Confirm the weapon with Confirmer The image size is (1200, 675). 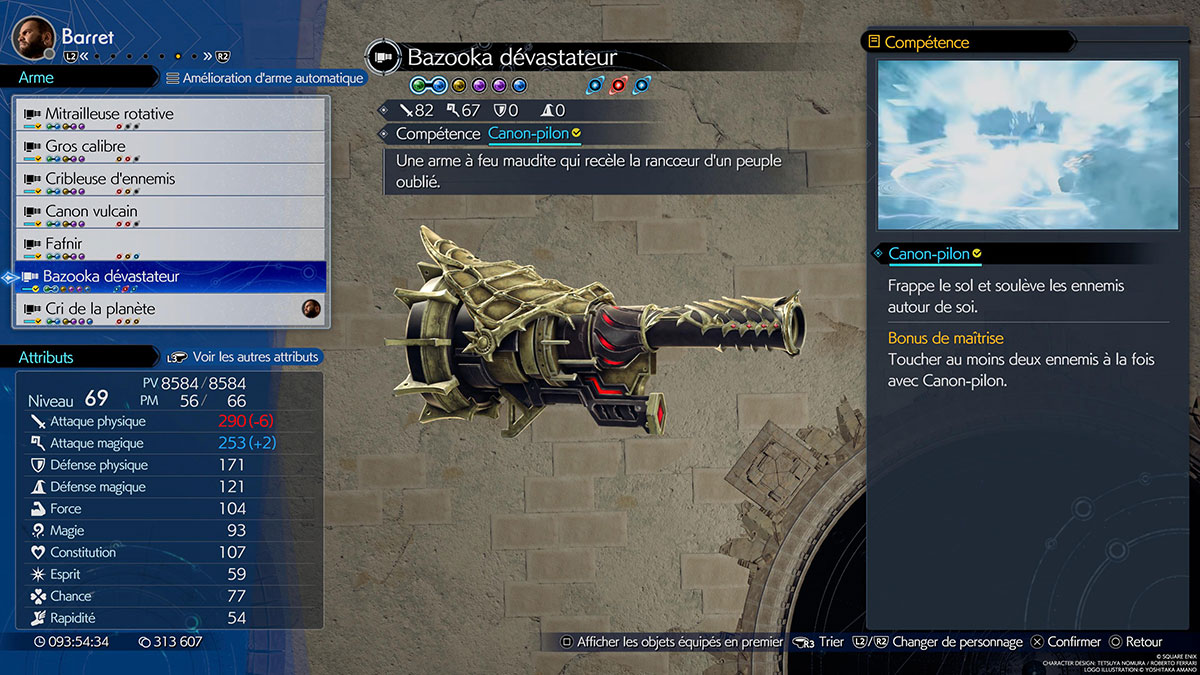[1066, 642]
